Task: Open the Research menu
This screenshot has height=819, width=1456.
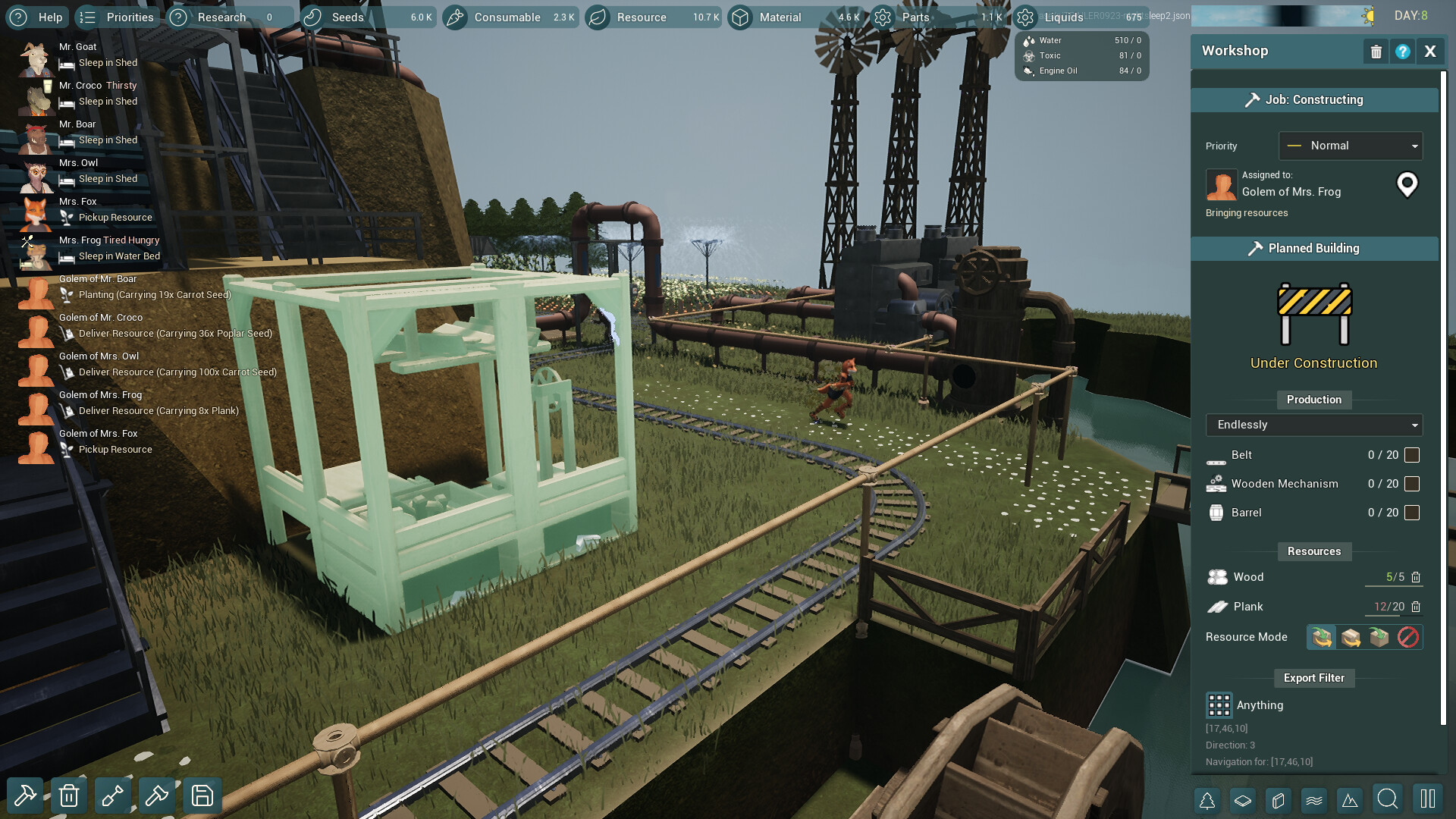Action: coord(221,17)
